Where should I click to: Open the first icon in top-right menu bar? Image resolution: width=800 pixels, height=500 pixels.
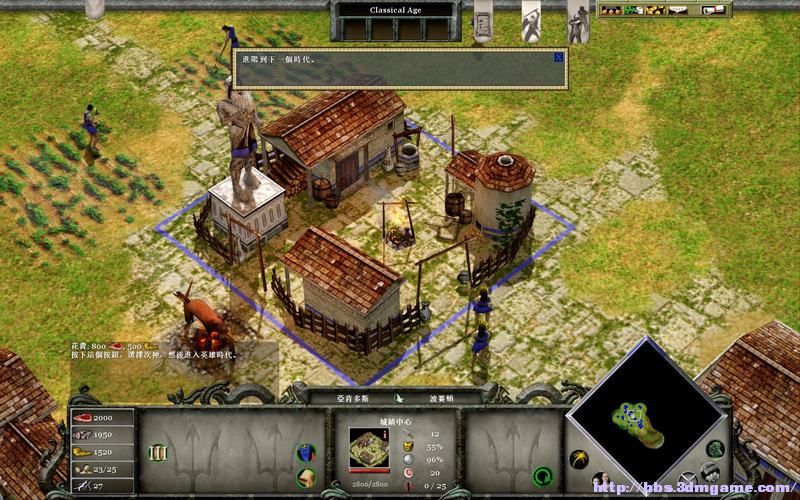click(x=608, y=10)
